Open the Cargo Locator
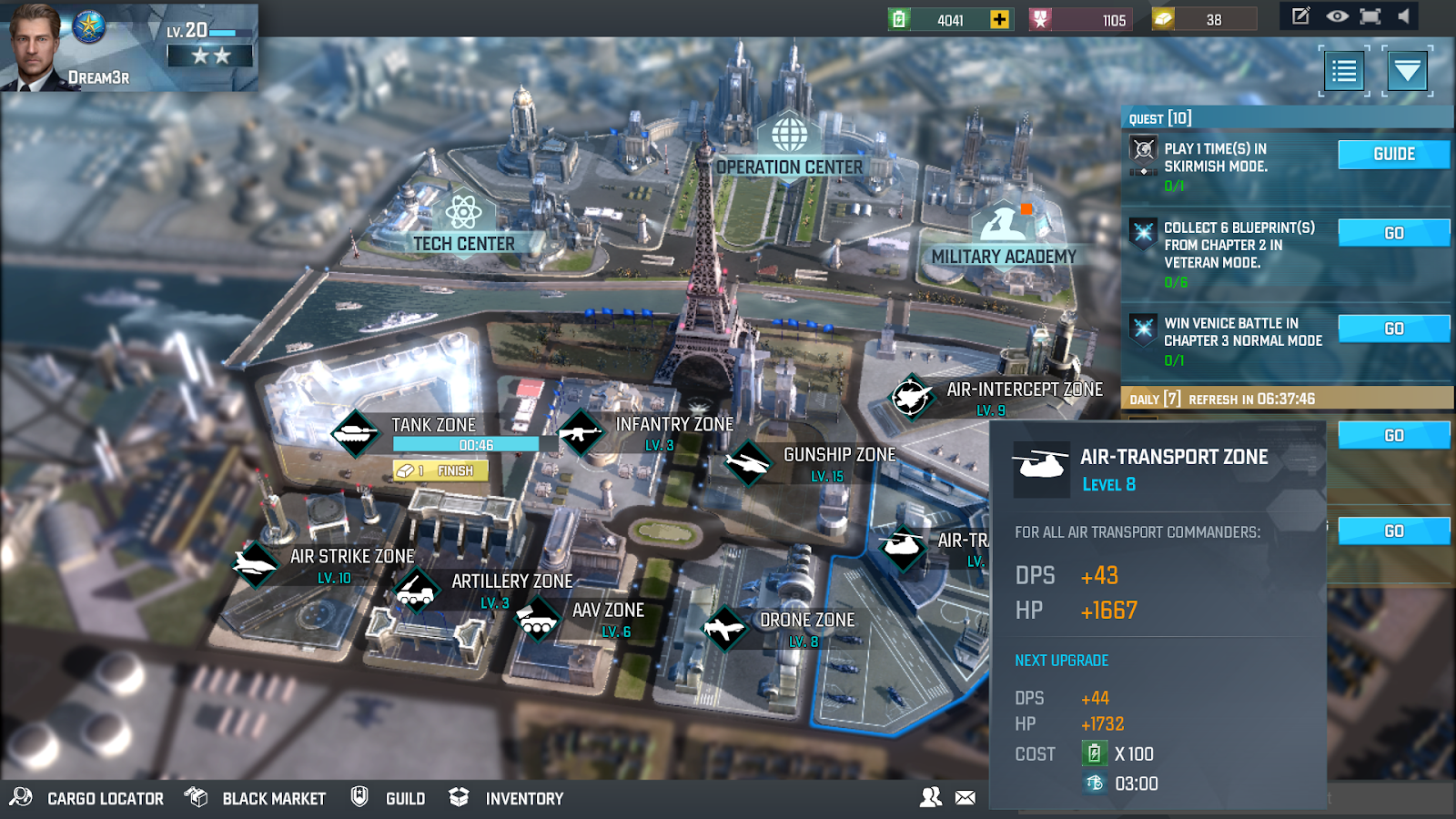 pyautogui.click(x=88, y=798)
